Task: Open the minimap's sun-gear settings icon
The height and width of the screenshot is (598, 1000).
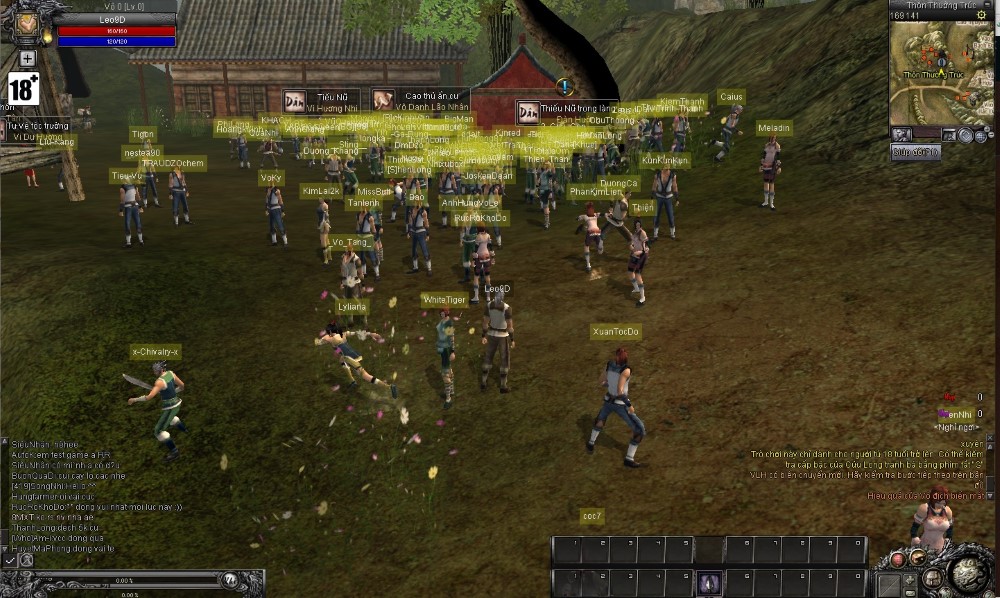Action: pyautogui.click(x=981, y=15)
